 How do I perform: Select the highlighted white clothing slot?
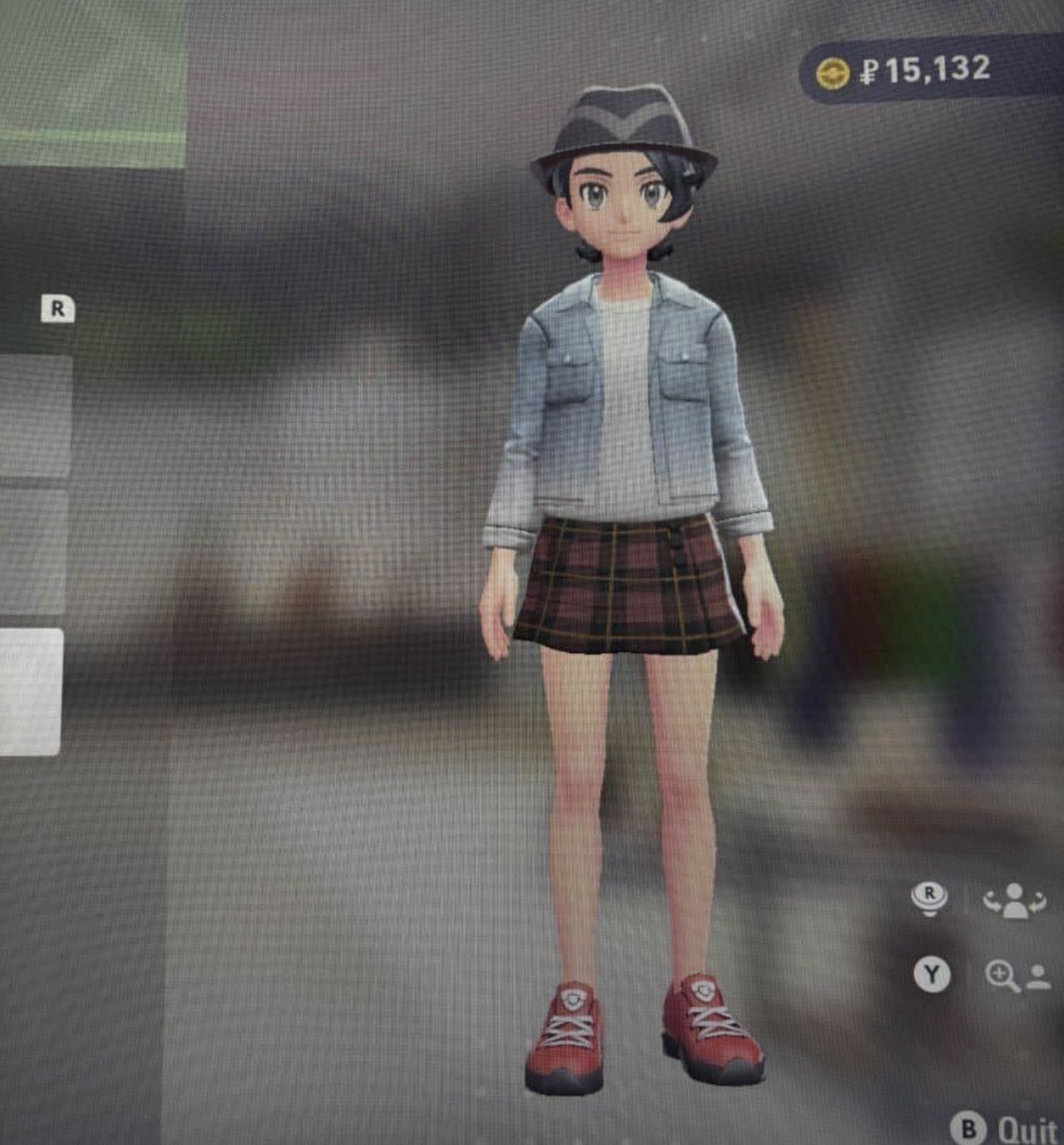coord(31,691)
